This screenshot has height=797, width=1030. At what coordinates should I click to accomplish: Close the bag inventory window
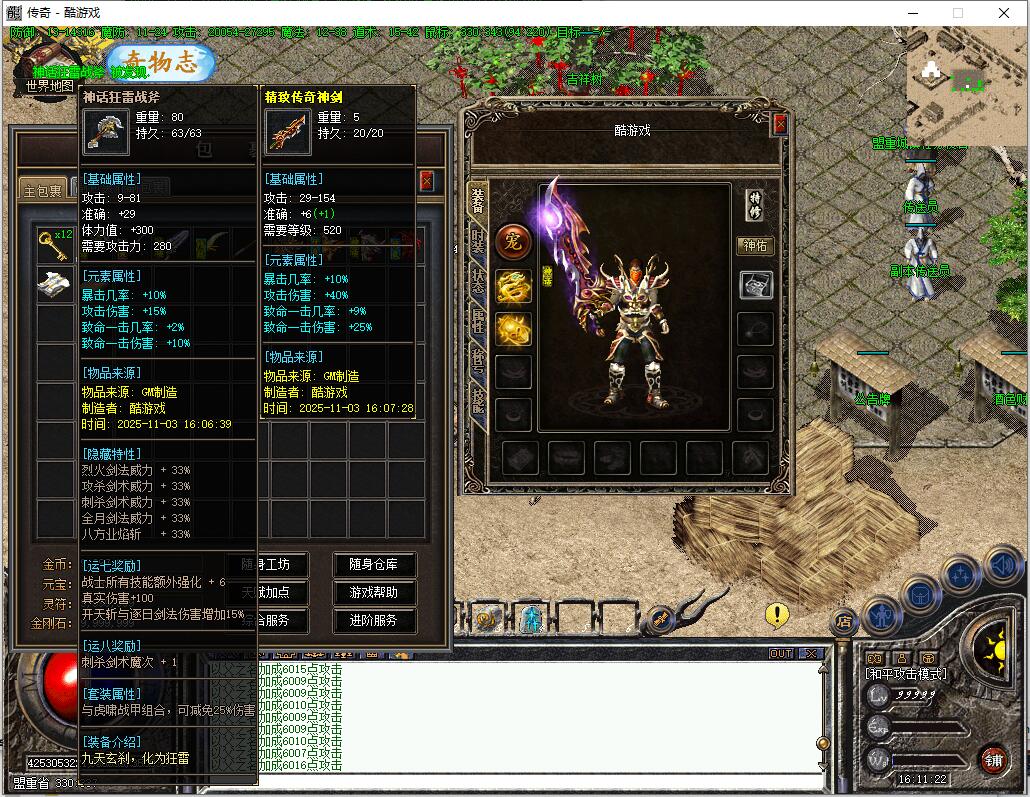coord(427,181)
